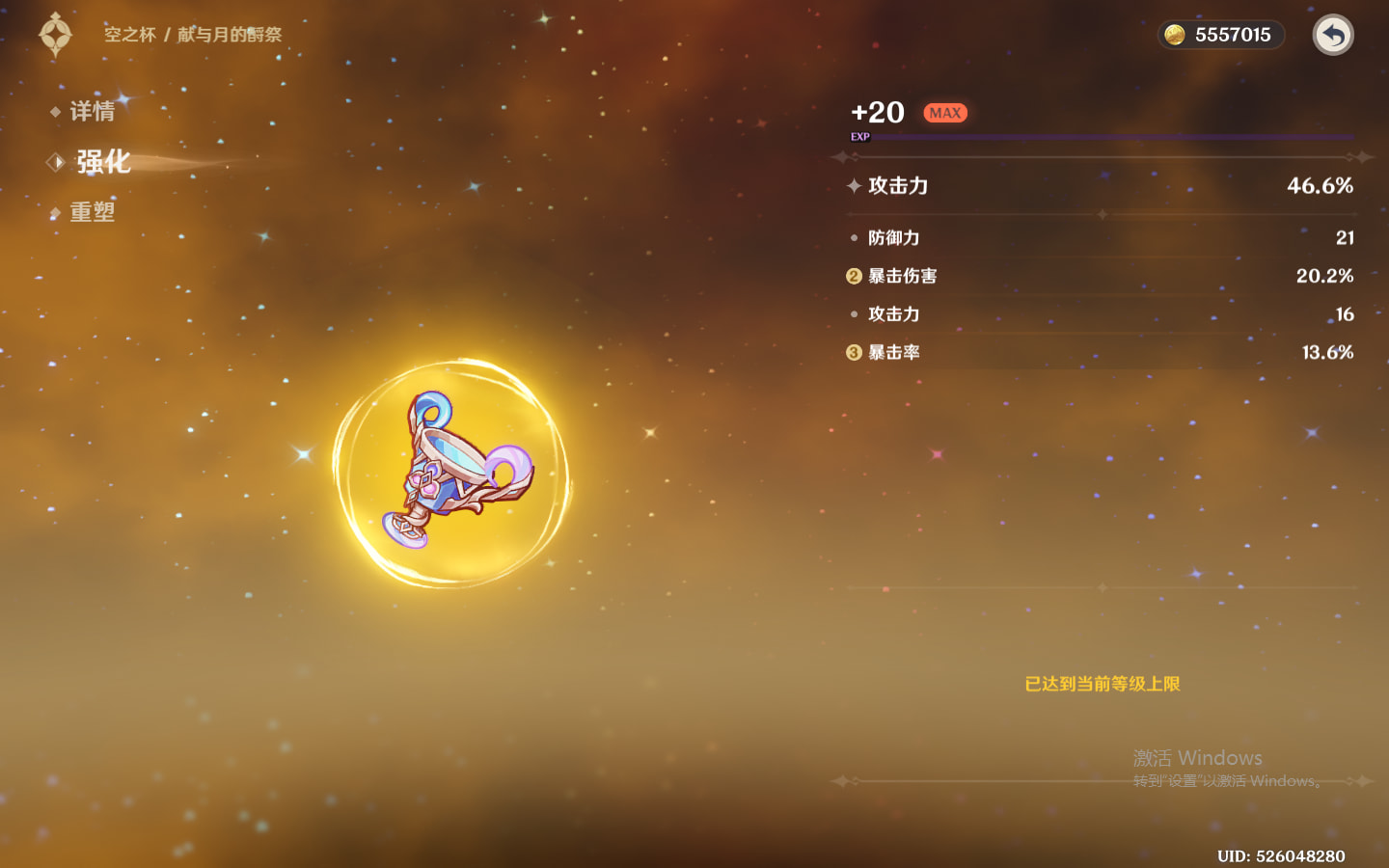Select the 重塑 reshape tab
1389x868 pixels.
92,212
